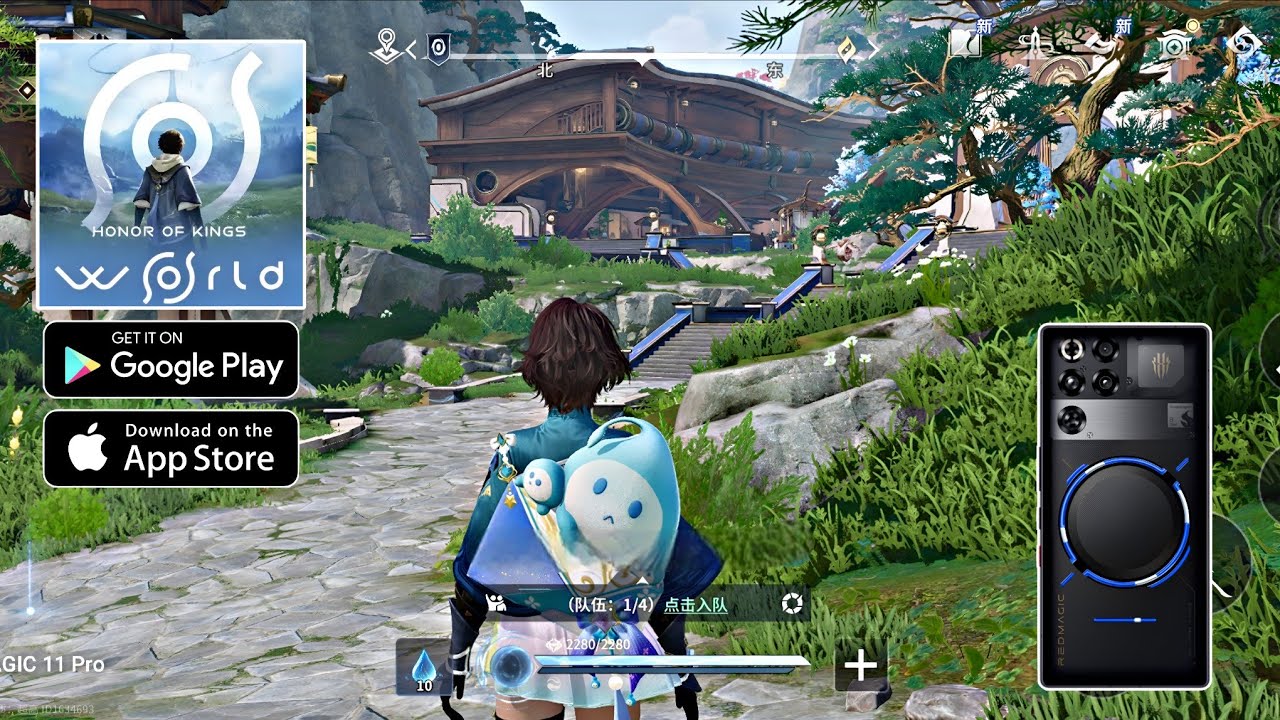This screenshot has width=1280, height=720.
Task: Click the circular refresh icon on party bar
Action: pyautogui.click(x=792, y=603)
